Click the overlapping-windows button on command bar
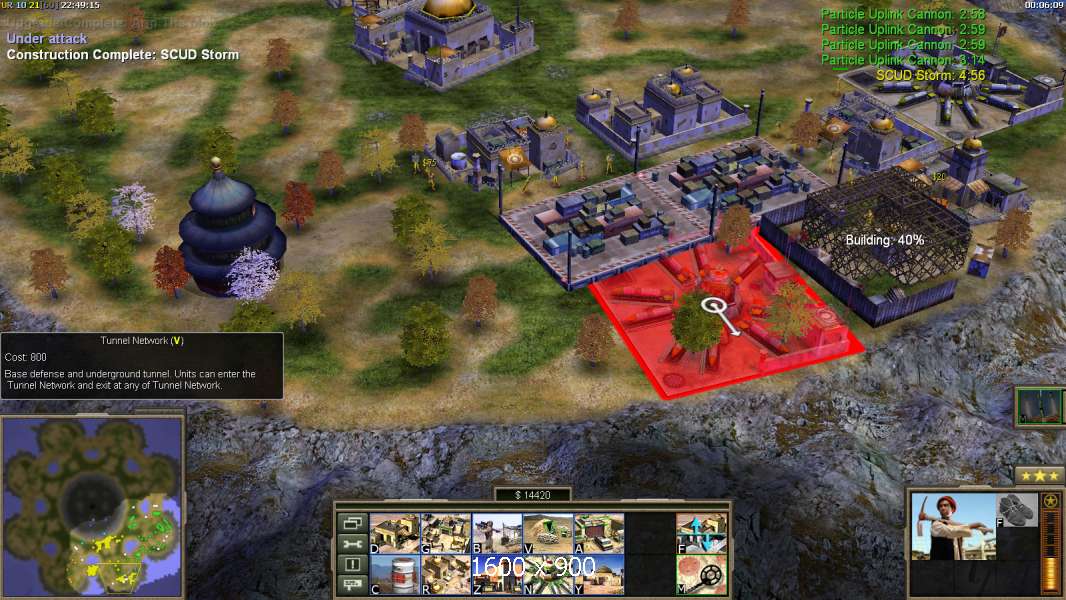The image size is (1066, 600). tap(352, 523)
